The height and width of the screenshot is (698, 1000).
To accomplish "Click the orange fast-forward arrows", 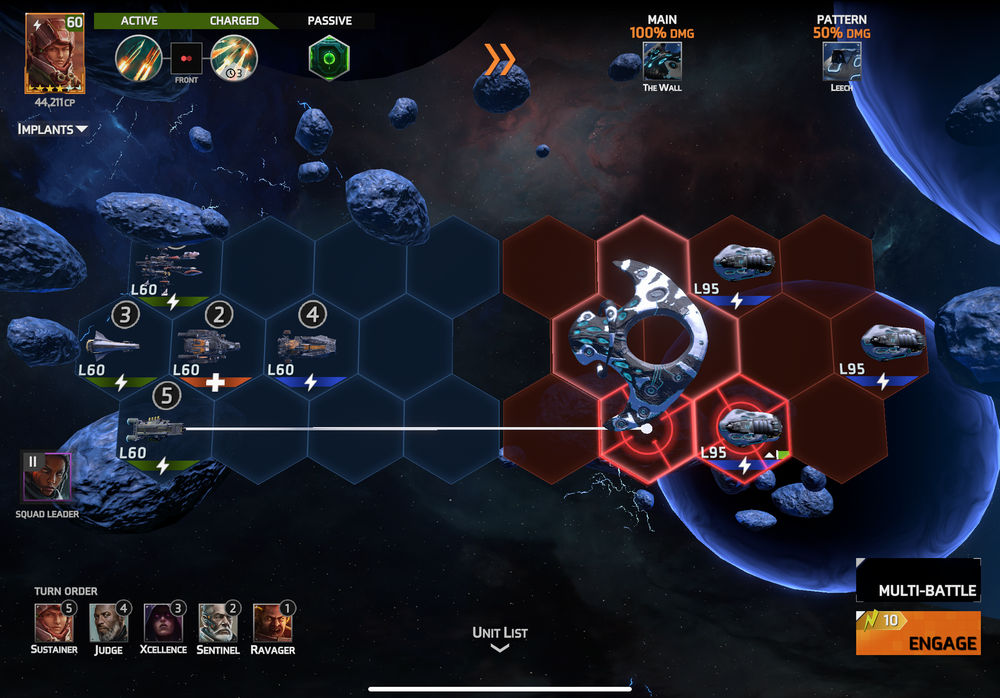I will (499, 60).
